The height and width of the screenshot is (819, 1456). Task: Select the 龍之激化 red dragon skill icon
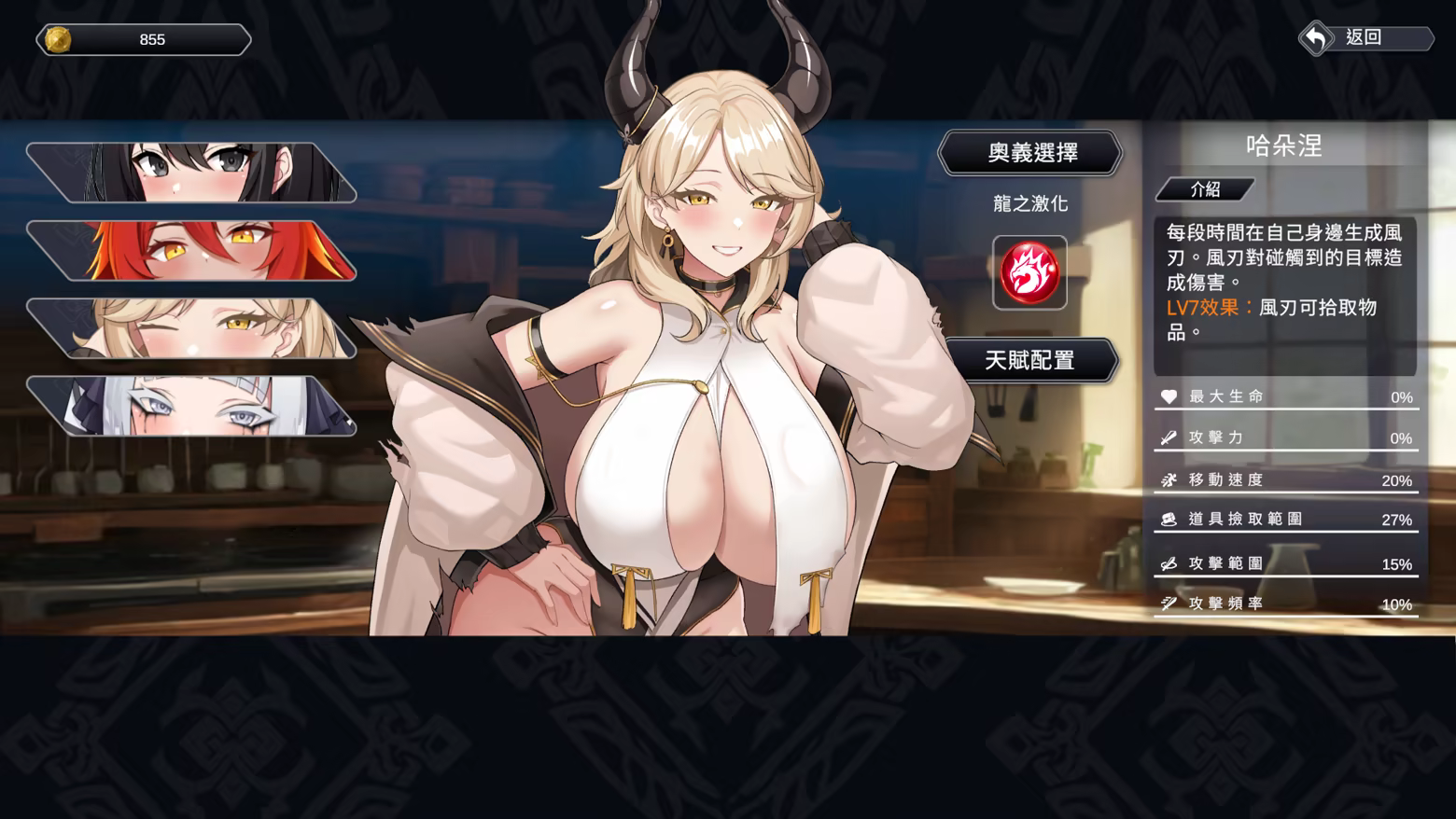[1030, 273]
